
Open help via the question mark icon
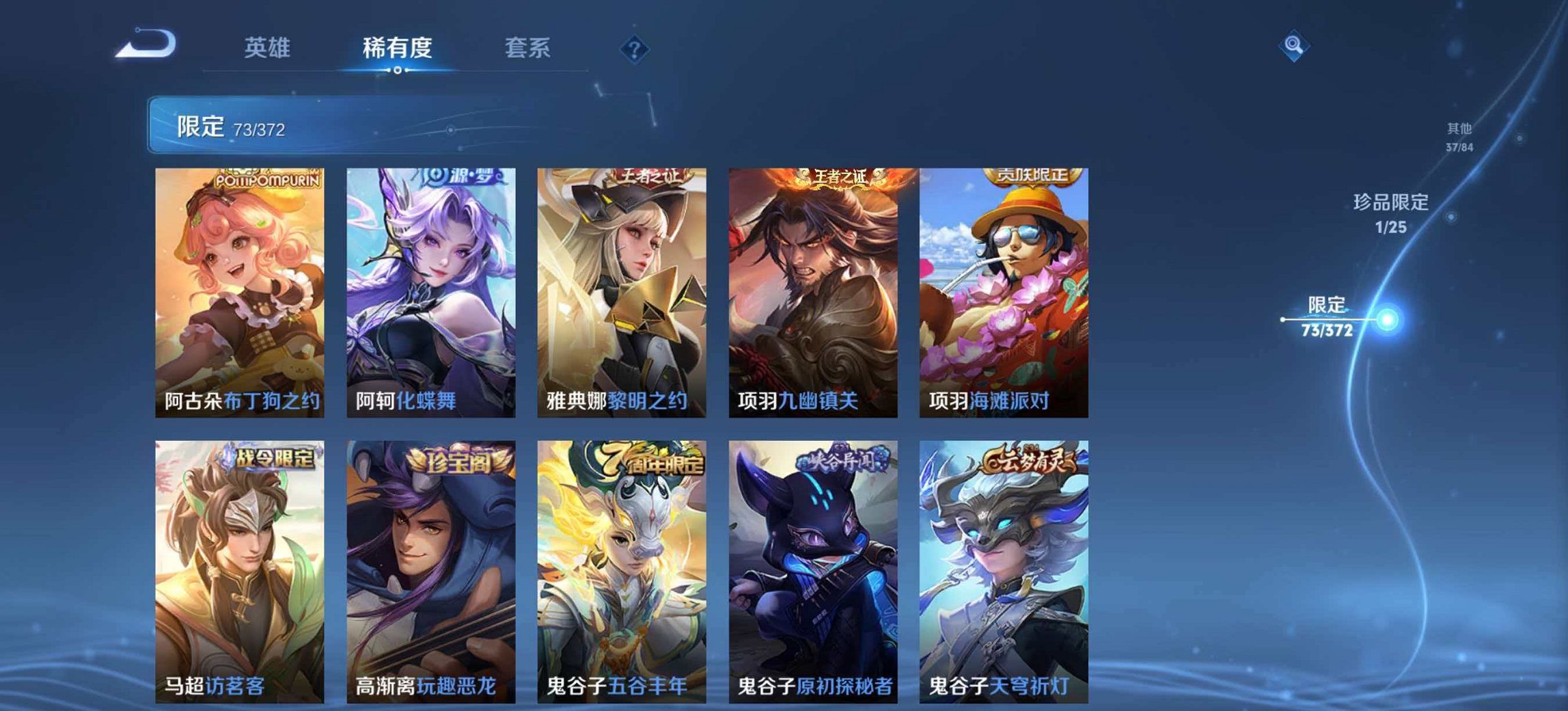(635, 48)
